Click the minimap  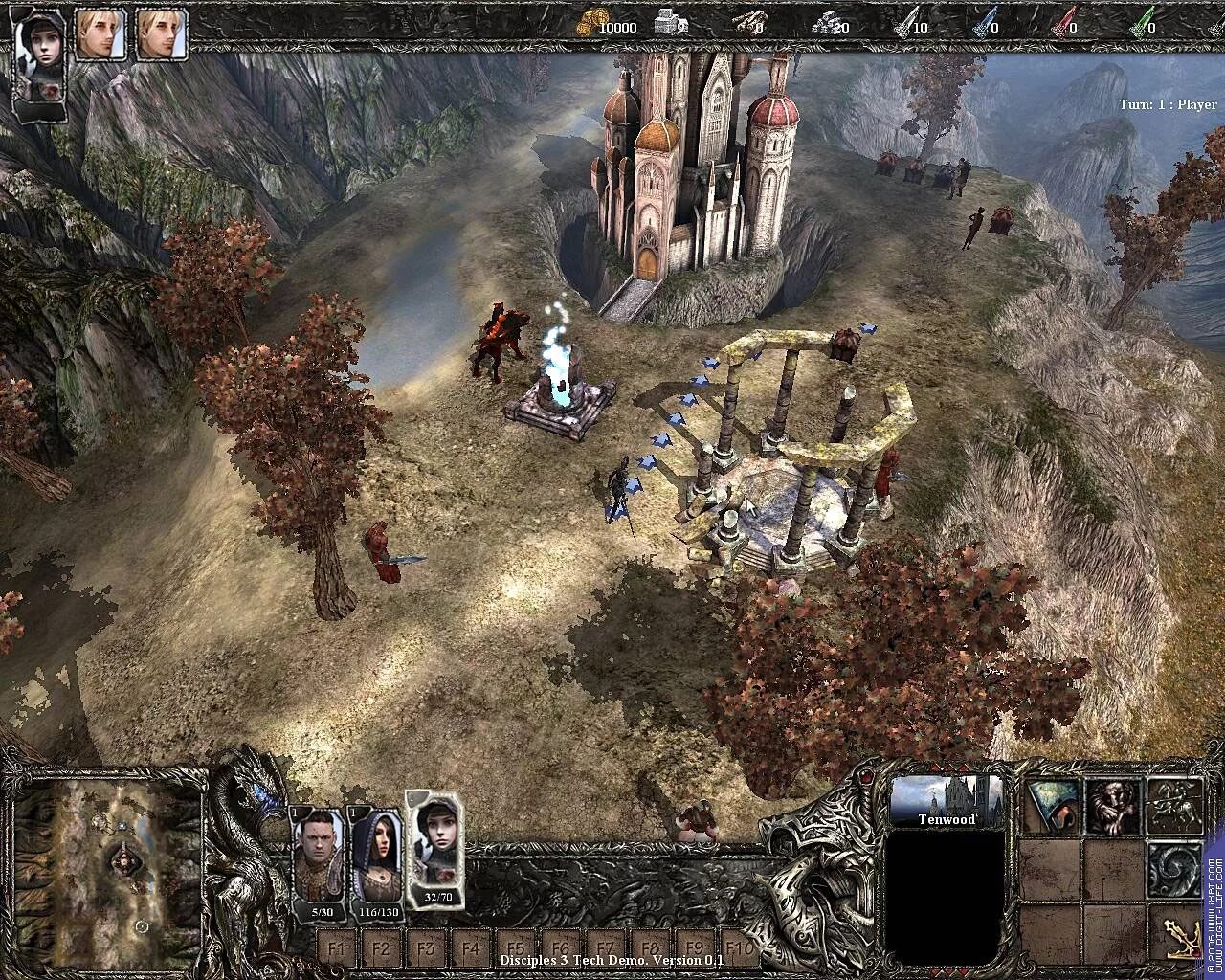(110, 873)
